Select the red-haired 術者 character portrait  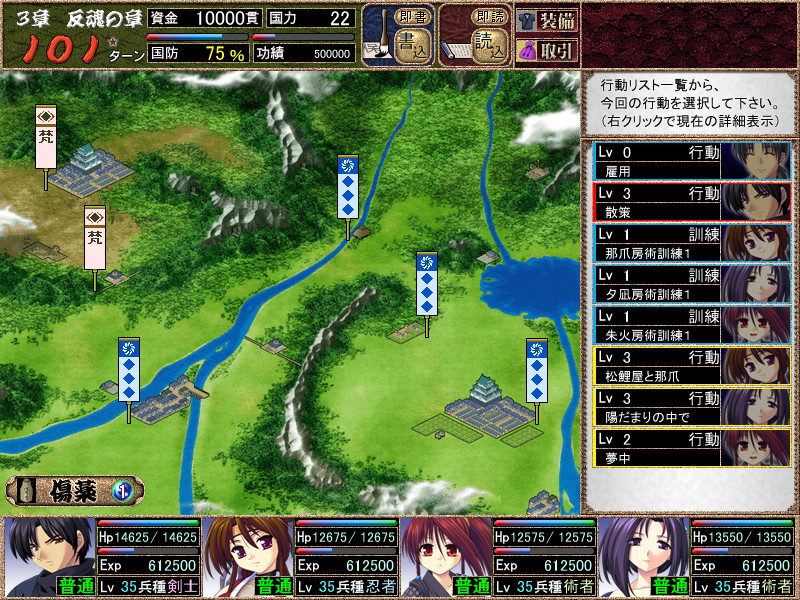click(x=446, y=557)
